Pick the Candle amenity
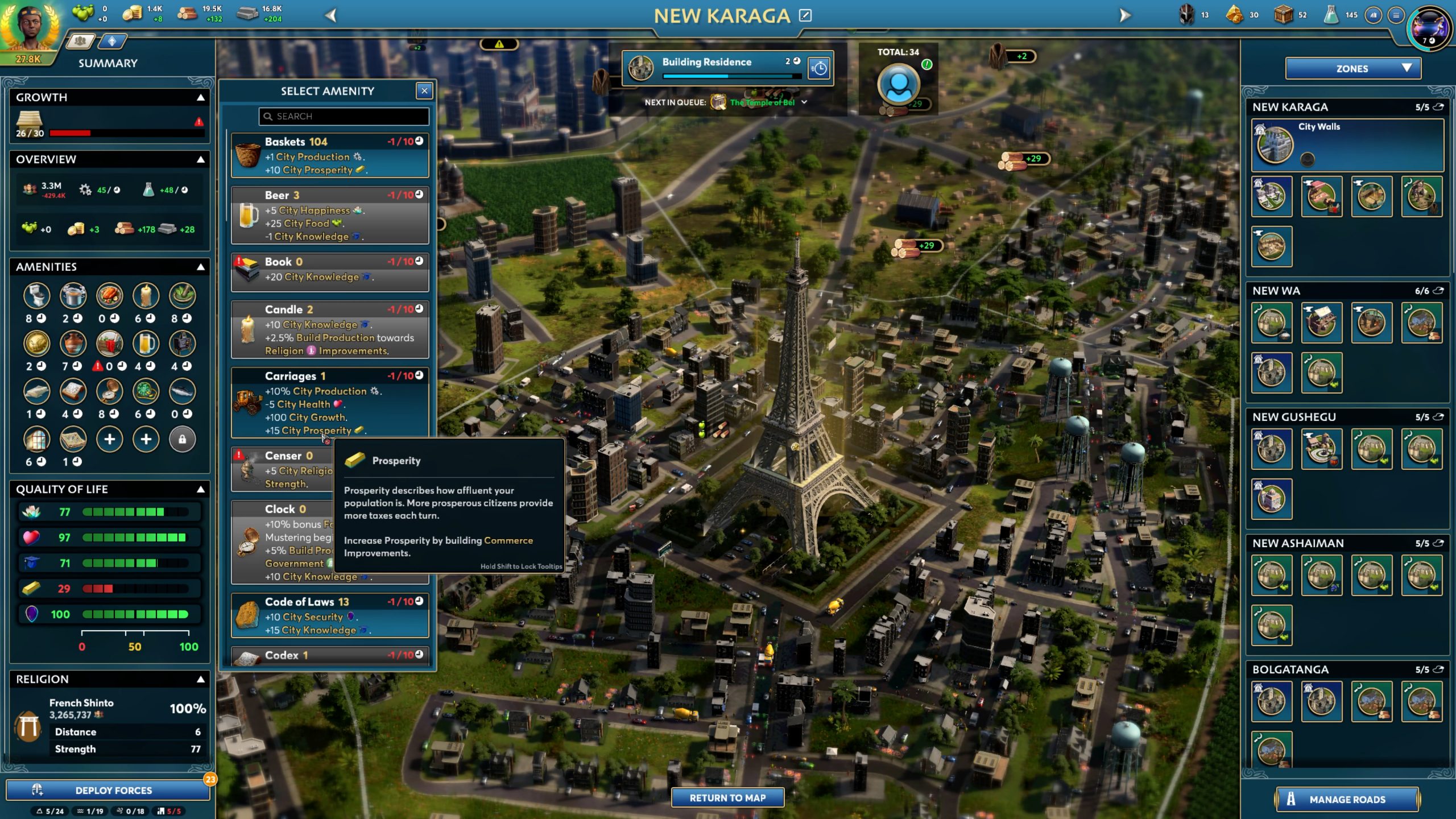This screenshot has height=819, width=1456. tap(330, 329)
